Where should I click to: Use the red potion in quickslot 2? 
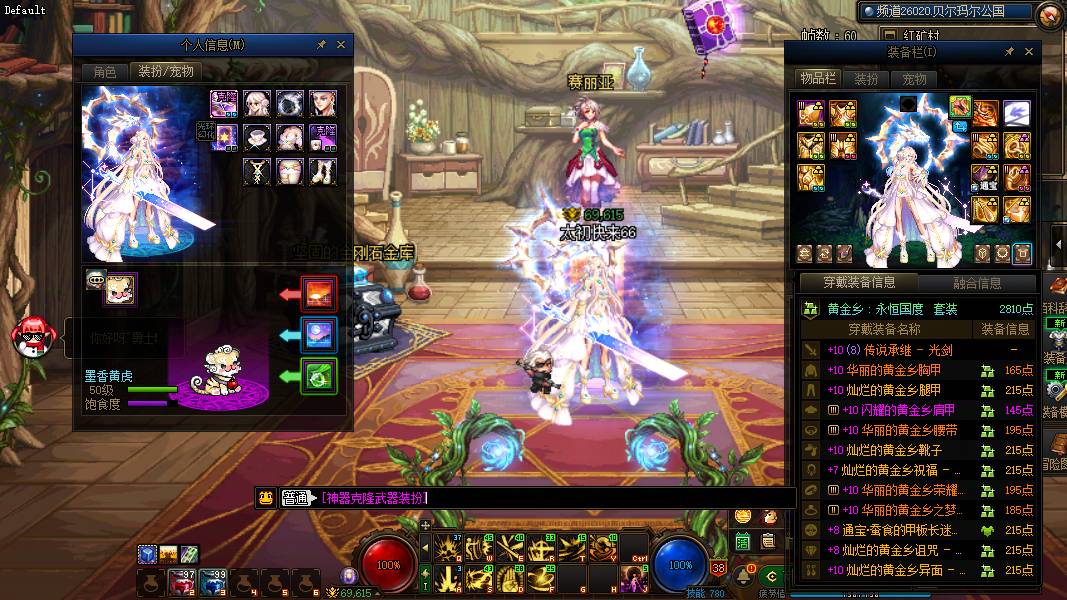181,582
